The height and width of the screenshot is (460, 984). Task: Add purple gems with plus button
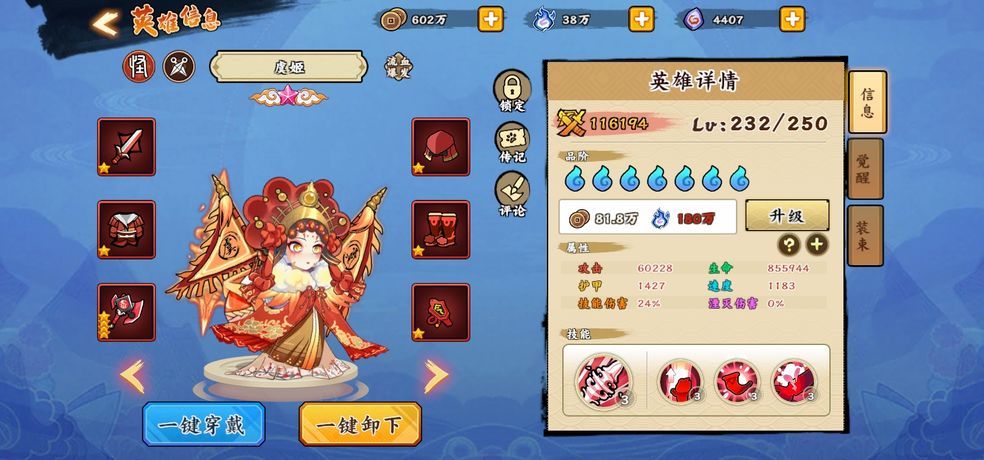point(792,19)
